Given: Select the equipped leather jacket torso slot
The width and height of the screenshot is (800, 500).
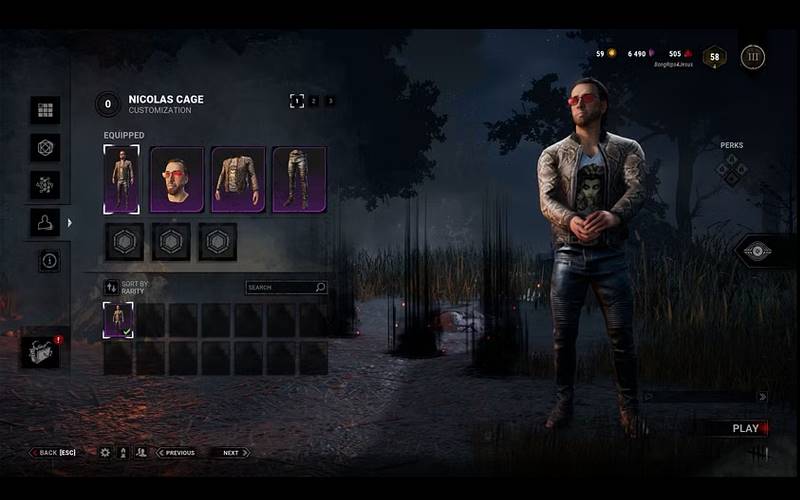Looking at the screenshot, I should click(x=238, y=179).
